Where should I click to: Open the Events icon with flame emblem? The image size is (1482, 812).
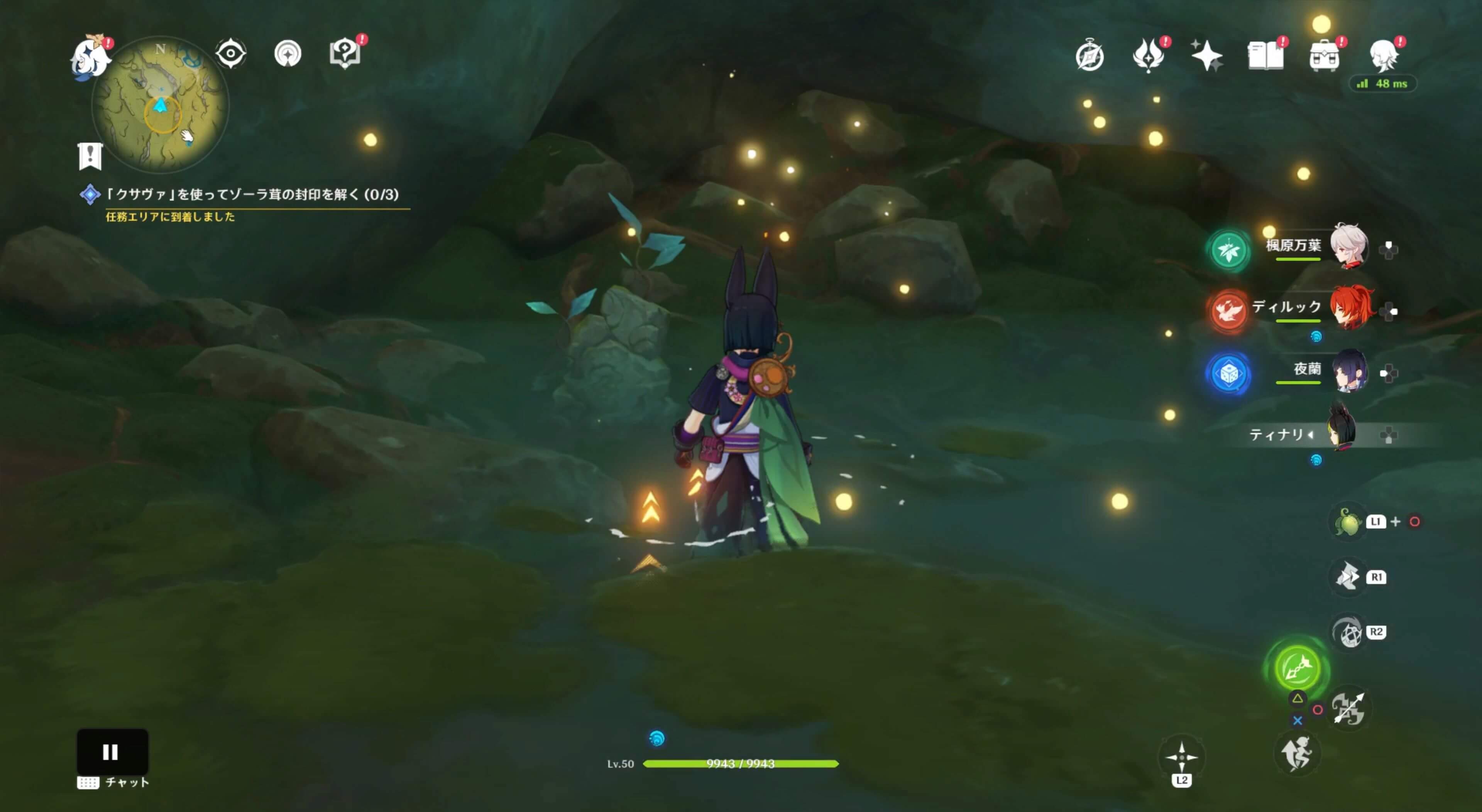pos(1148,56)
